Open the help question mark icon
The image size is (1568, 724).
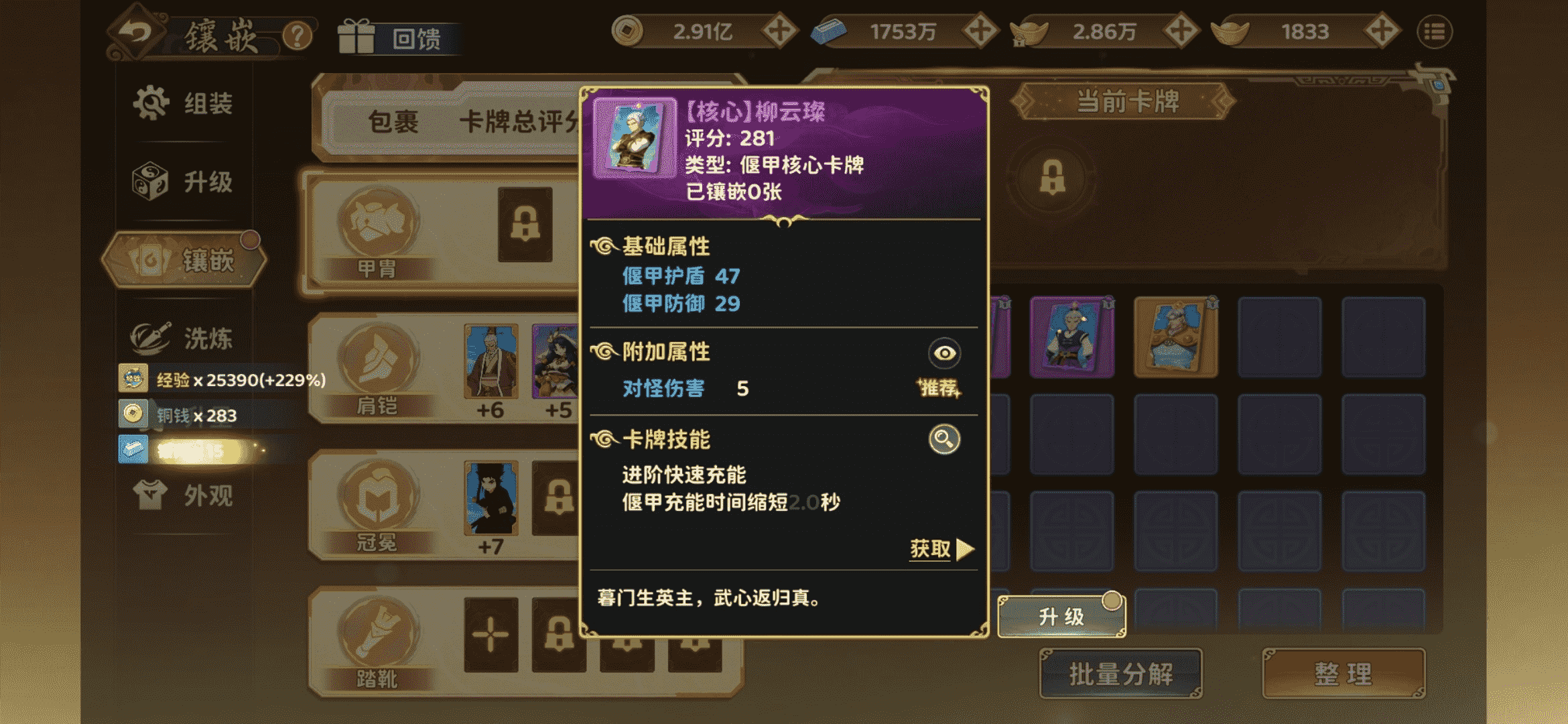point(298,34)
